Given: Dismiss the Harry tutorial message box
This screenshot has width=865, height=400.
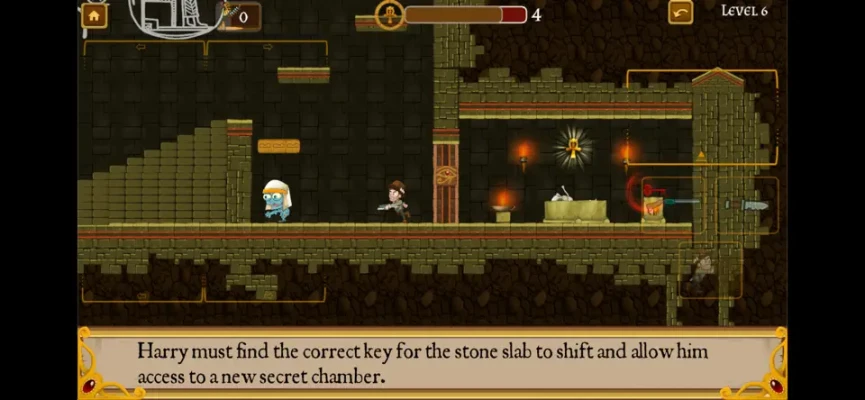Looking at the screenshot, I should 432,364.
